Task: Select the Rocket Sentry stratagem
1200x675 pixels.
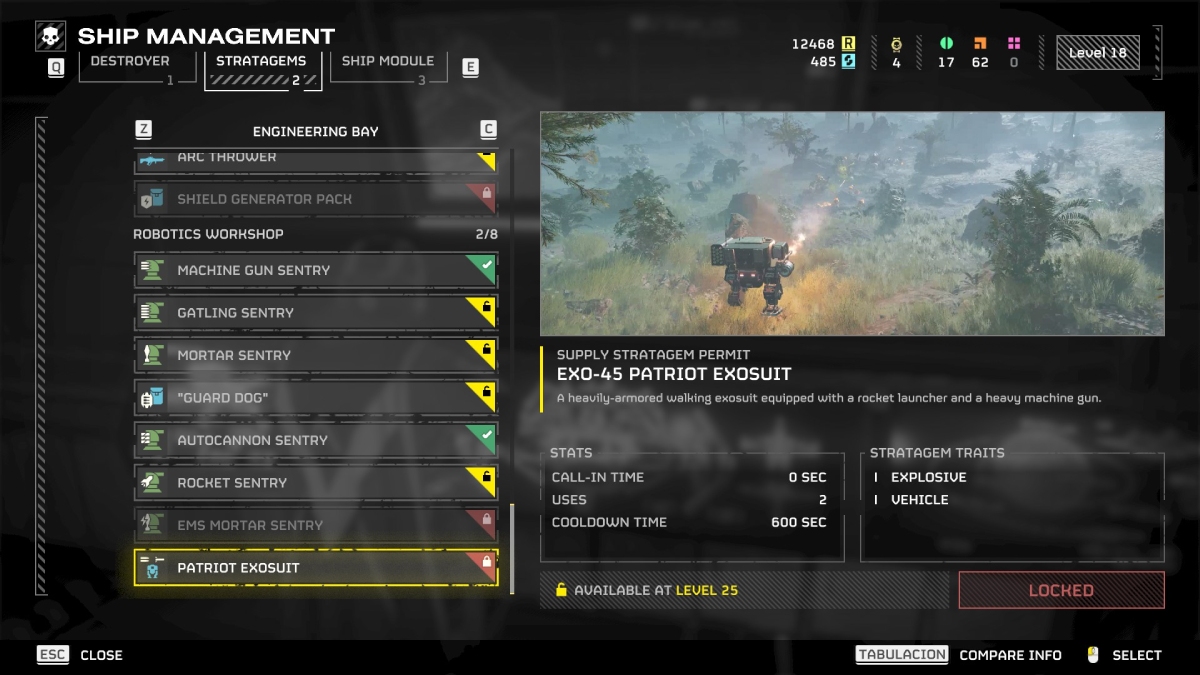Action: [x=315, y=483]
